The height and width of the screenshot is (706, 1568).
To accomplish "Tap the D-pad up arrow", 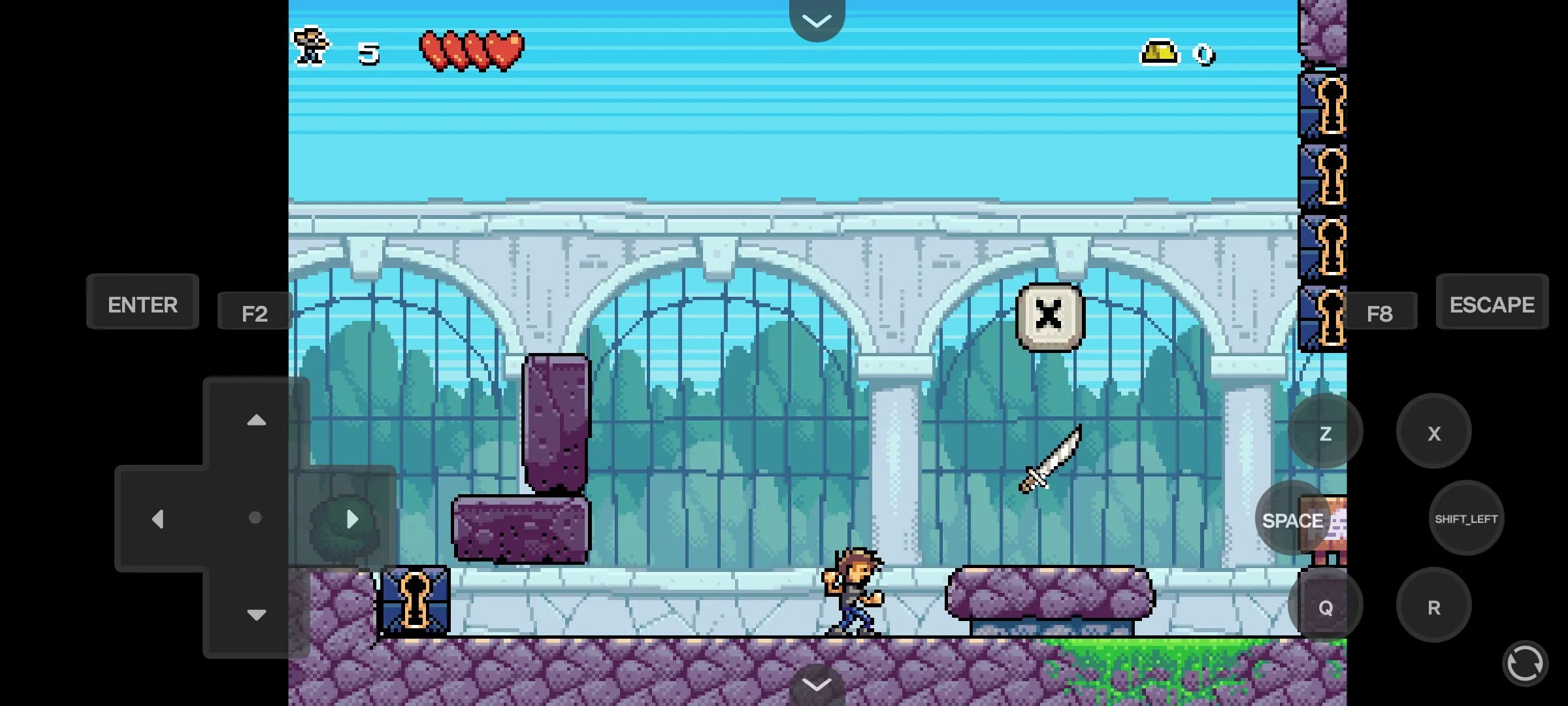I will [x=256, y=420].
